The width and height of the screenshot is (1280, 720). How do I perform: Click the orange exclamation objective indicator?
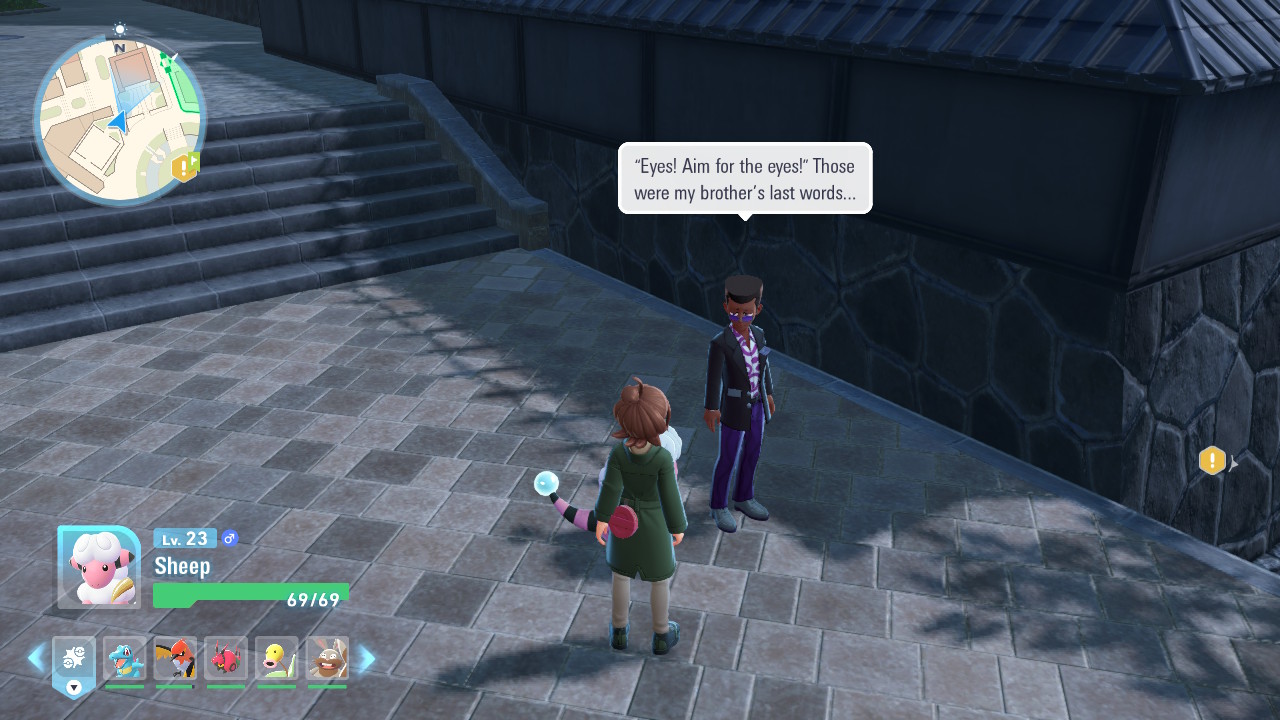click(1212, 461)
